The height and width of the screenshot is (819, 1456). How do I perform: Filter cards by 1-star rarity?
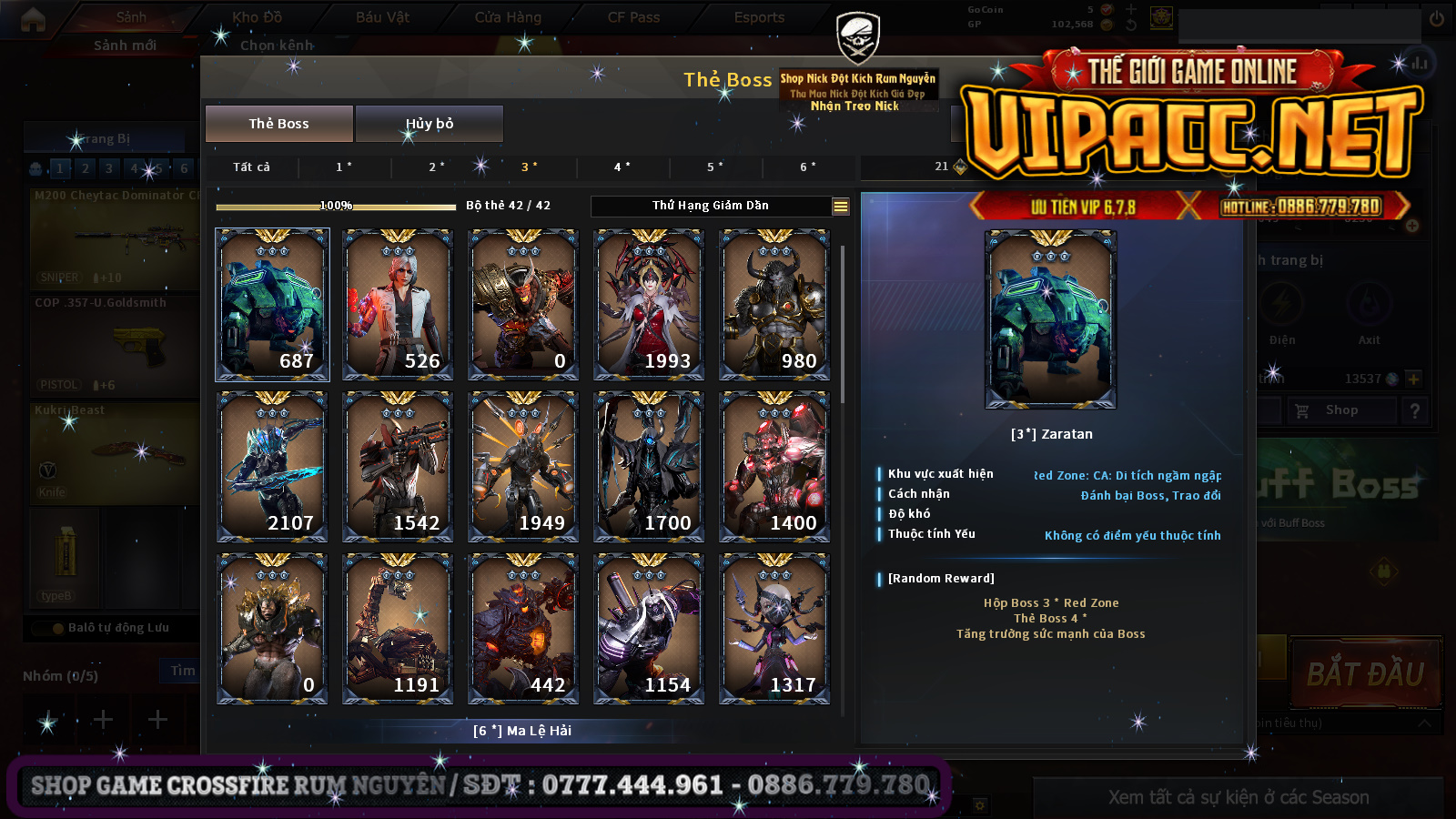(x=344, y=167)
